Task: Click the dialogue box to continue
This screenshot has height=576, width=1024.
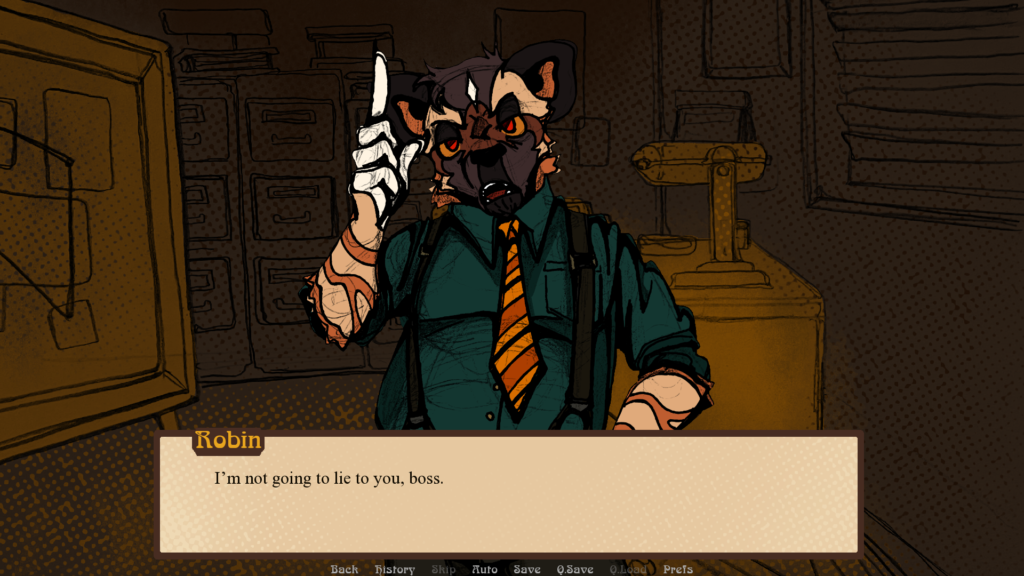Action: point(510,495)
